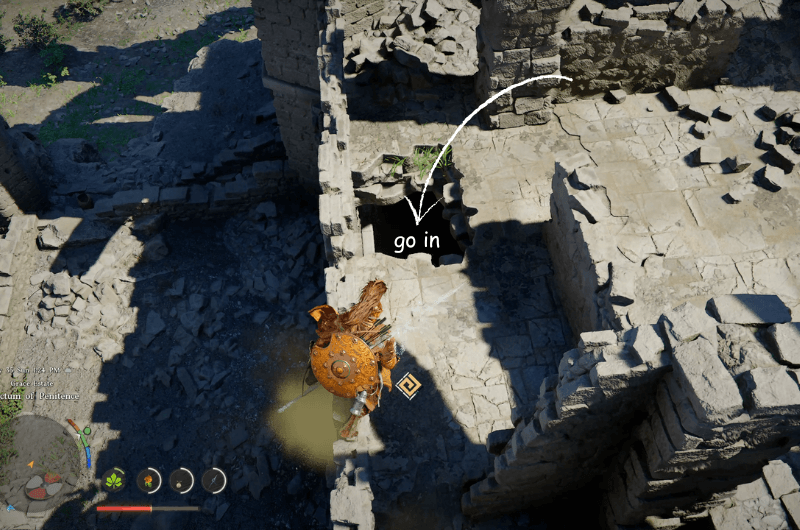Image resolution: width=800 pixels, height=530 pixels.
Task: Click the gold spiral diamond marker
Action: (x=407, y=385)
